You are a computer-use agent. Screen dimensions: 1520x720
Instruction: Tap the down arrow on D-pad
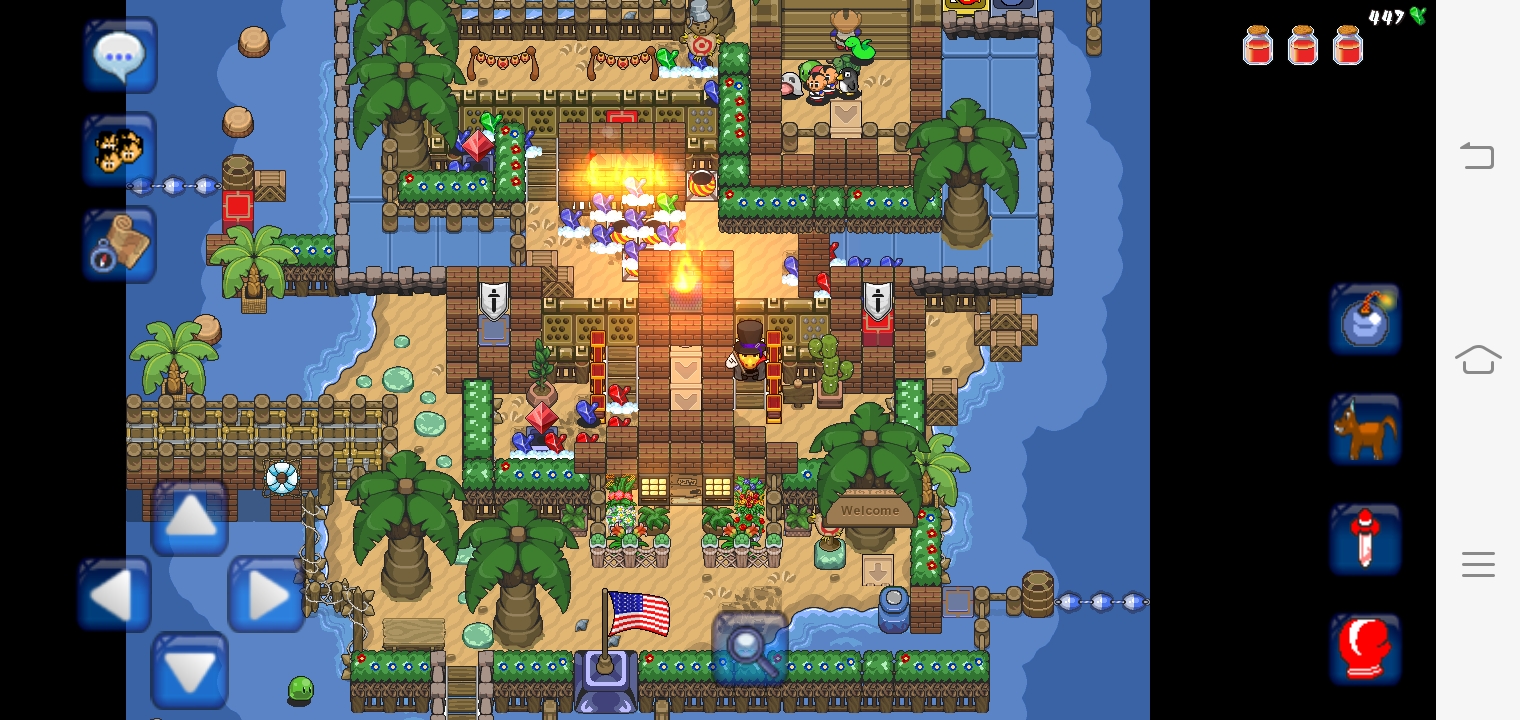click(x=190, y=670)
